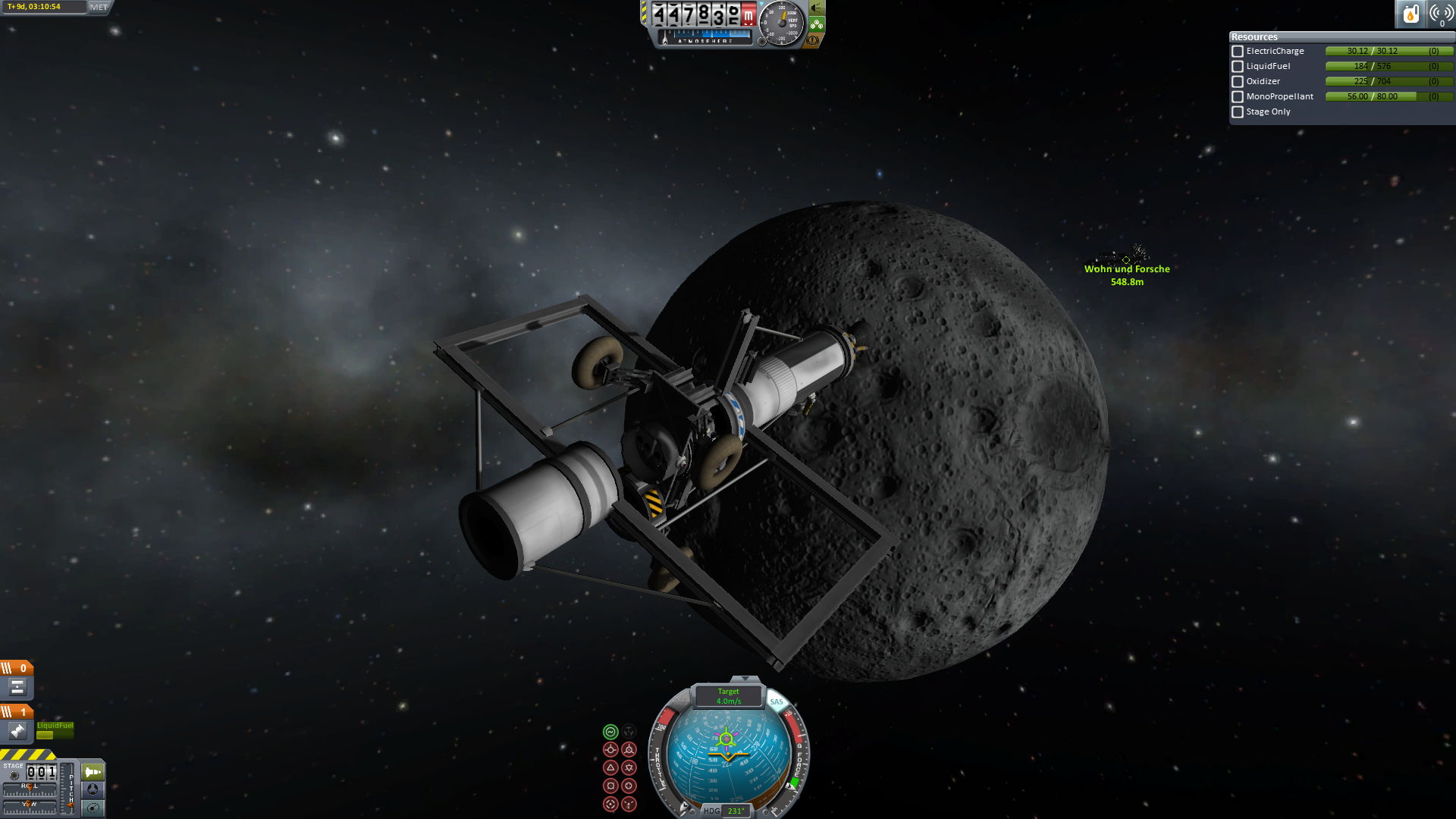Toggle the RCS button on the navball
Viewport: 1456px width, 819px height.
point(682,702)
